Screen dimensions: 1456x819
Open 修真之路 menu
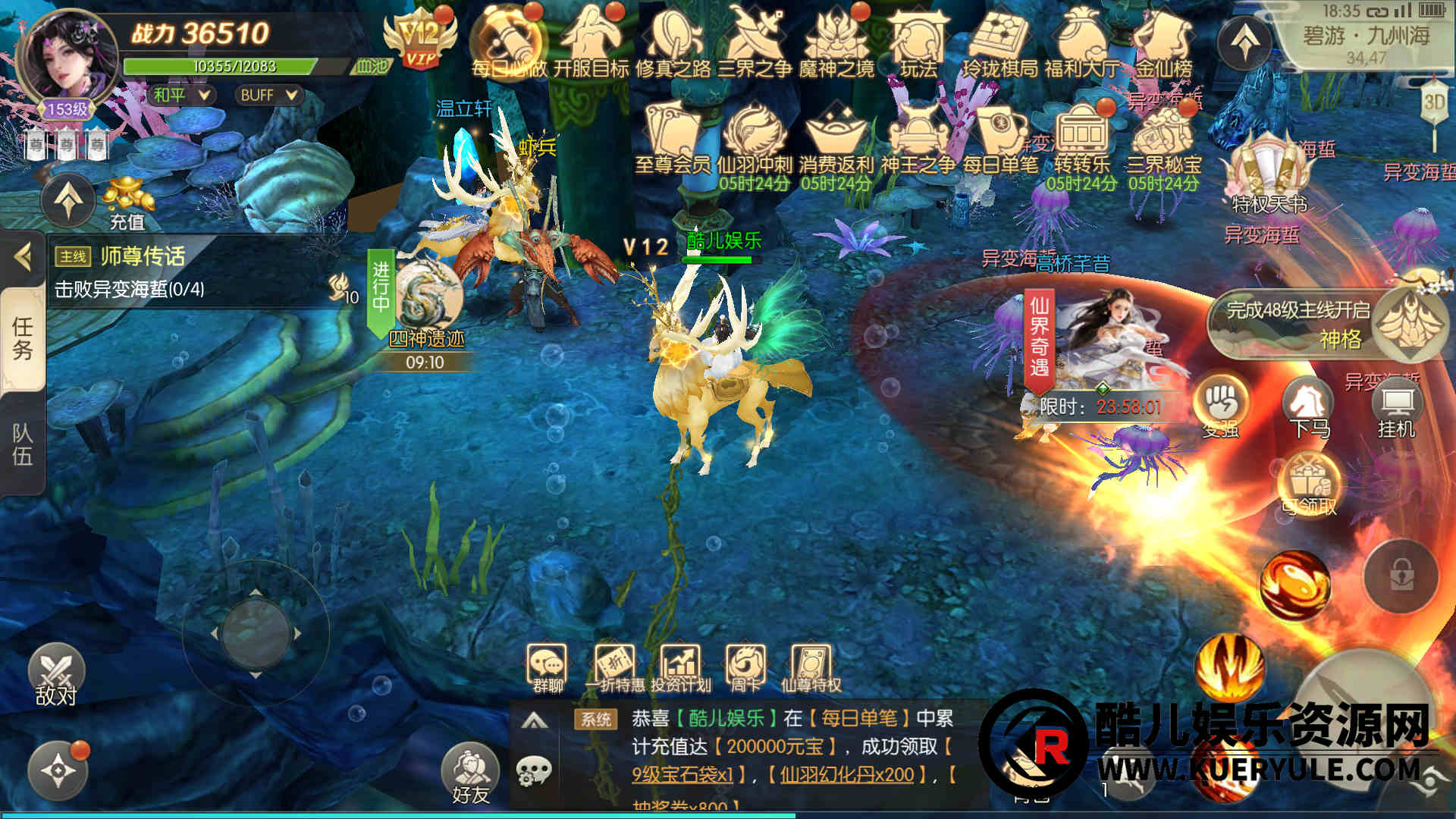(673, 42)
